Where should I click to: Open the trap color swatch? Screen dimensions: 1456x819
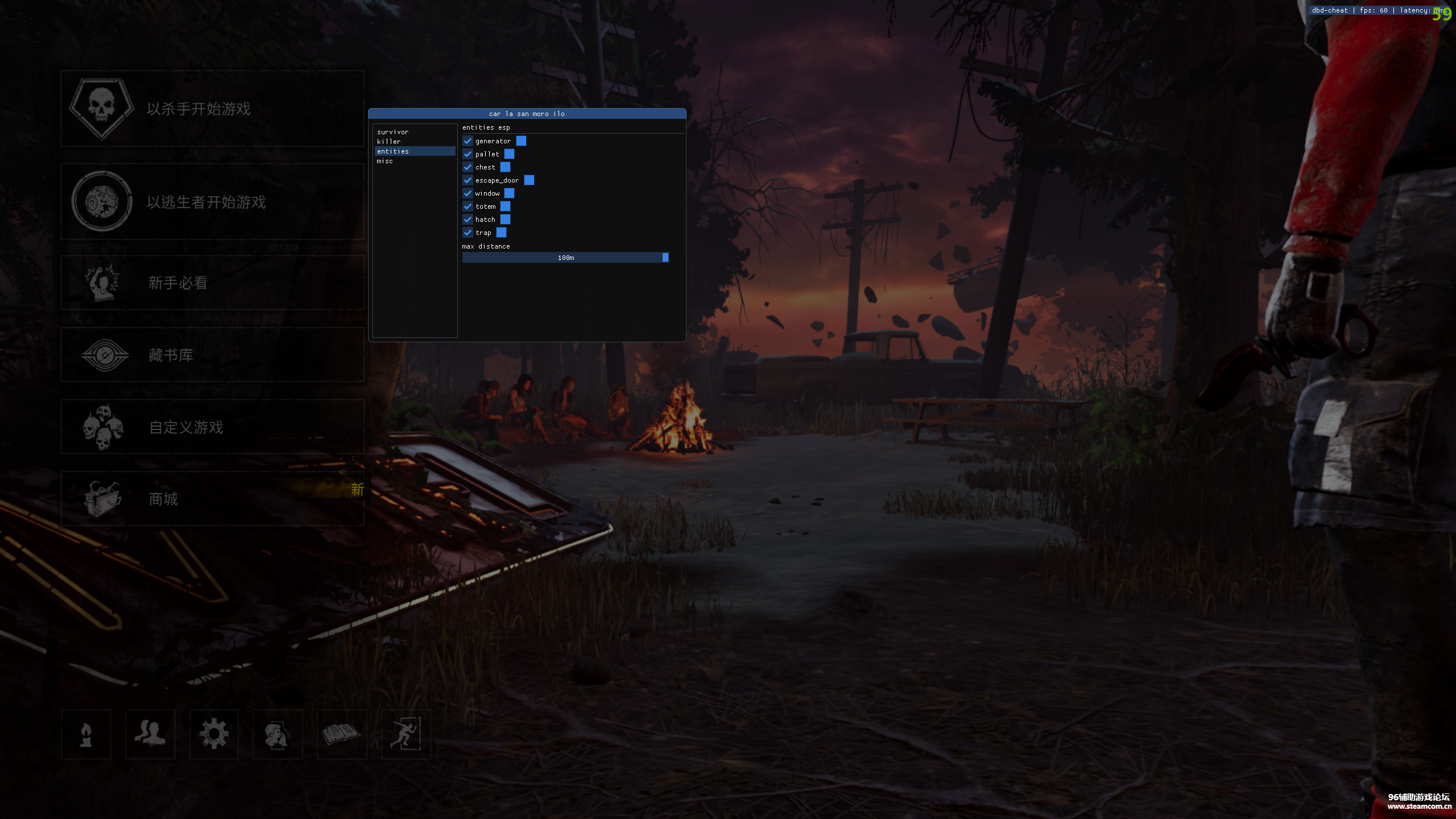click(501, 233)
